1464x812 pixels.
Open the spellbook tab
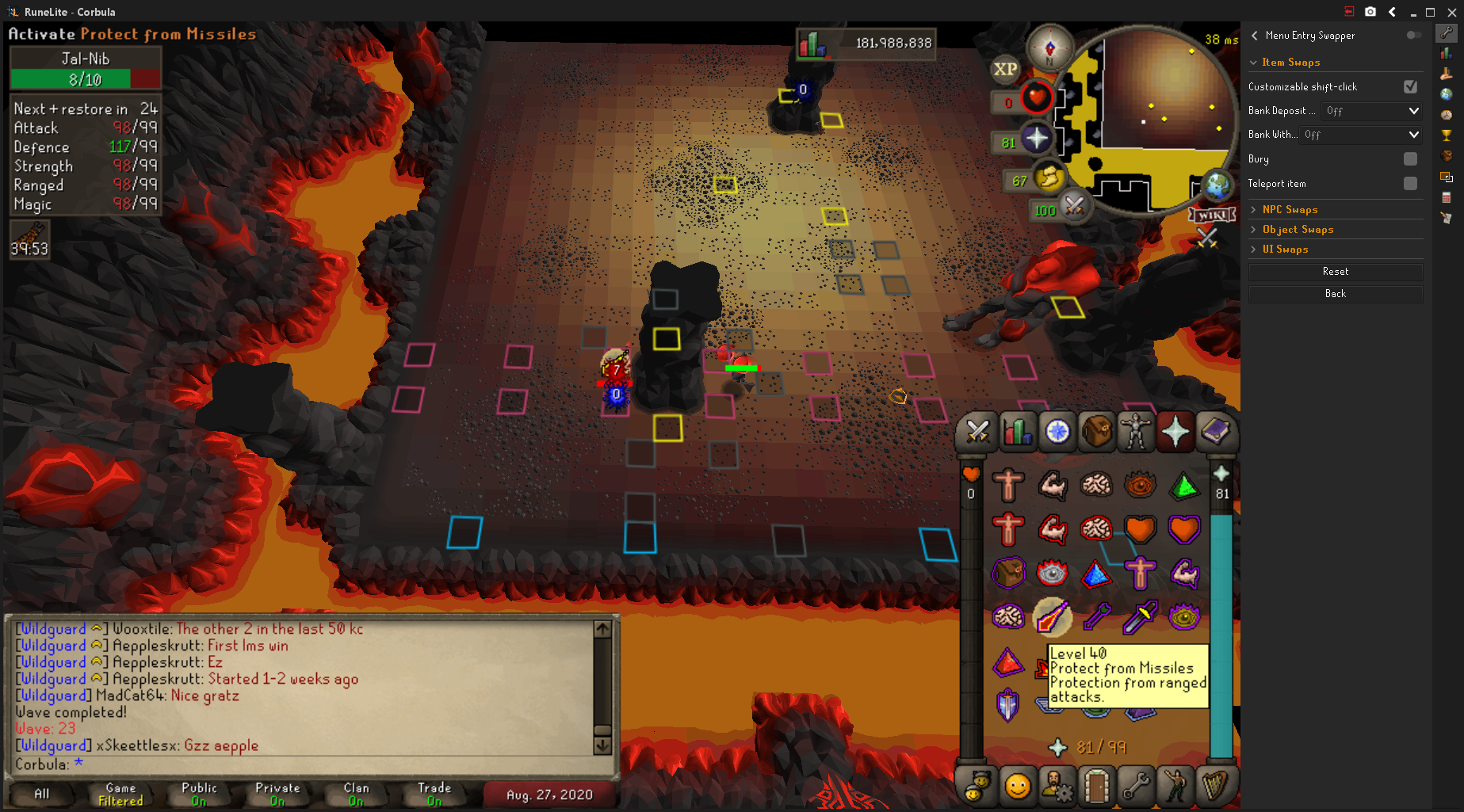click(1214, 433)
